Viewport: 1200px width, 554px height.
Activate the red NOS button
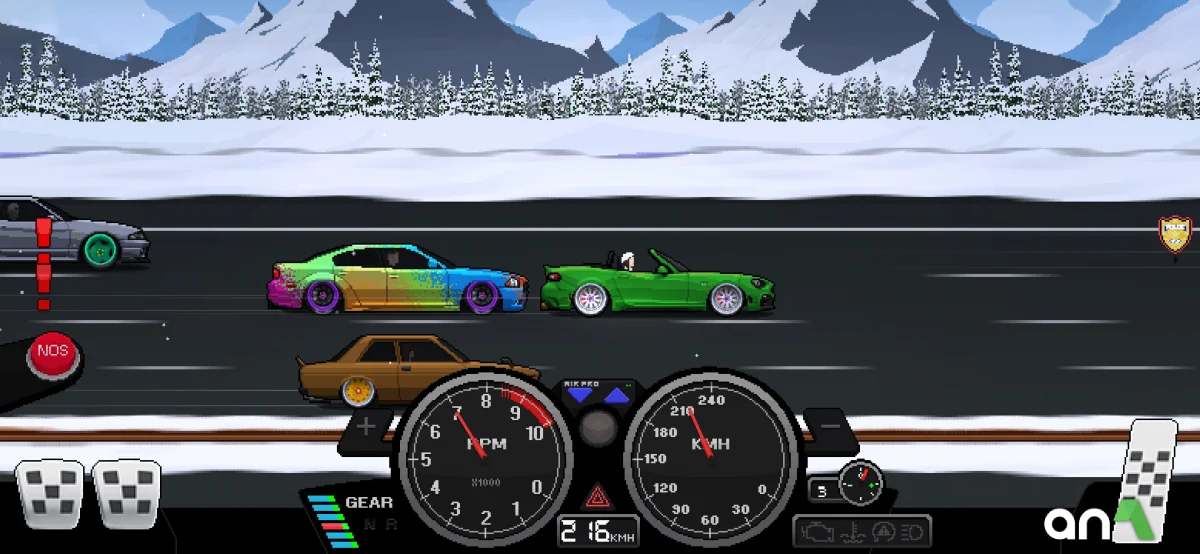point(53,355)
